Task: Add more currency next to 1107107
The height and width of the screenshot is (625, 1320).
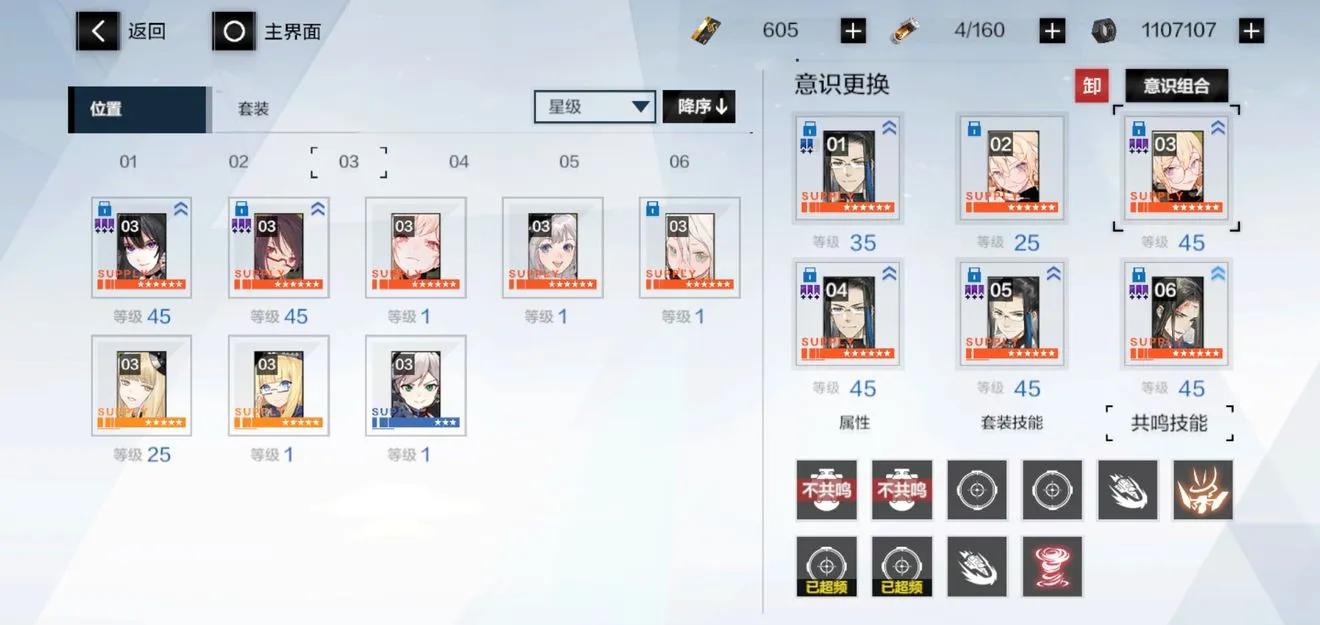Action: click(x=1251, y=31)
